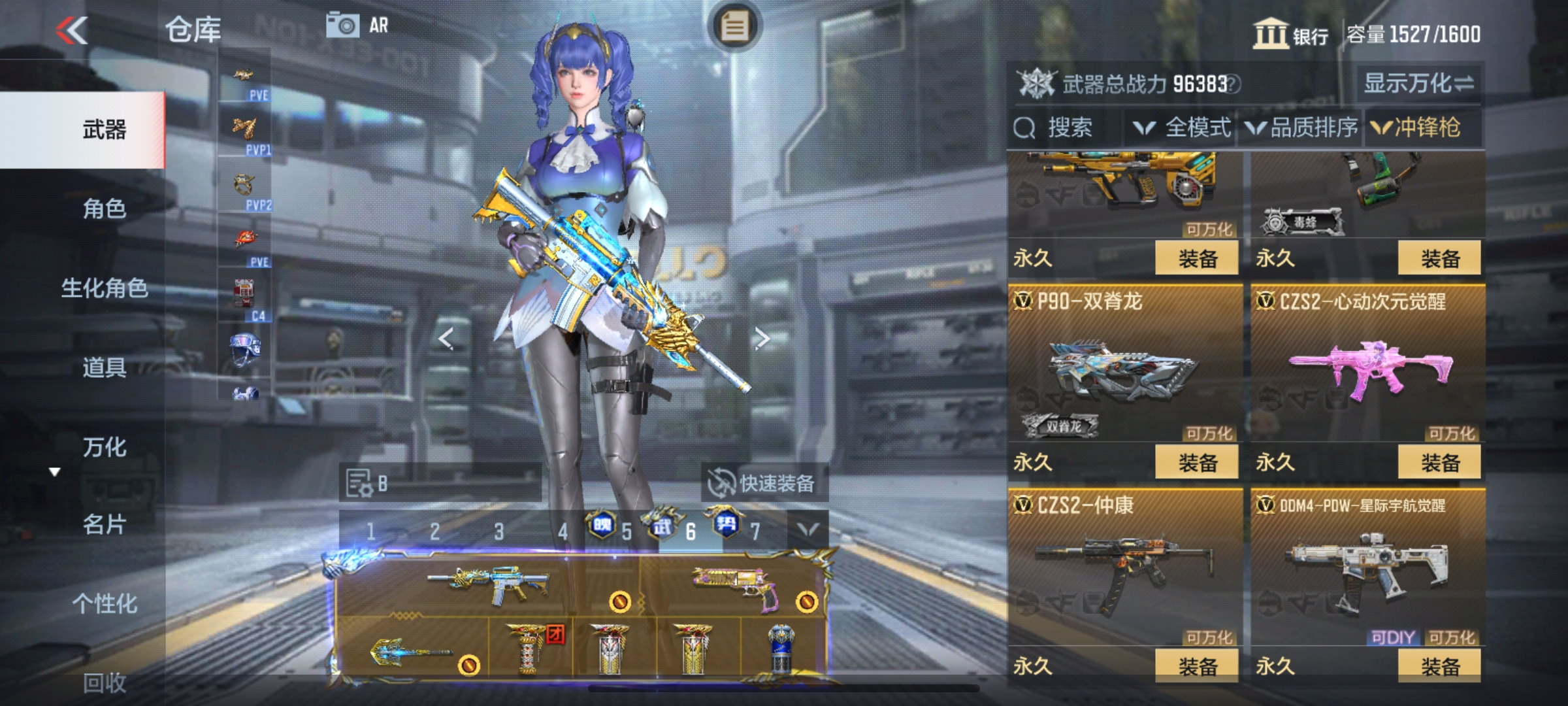Image resolution: width=1568 pixels, height=706 pixels.
Task: Open the 银行 bank
Action: click(x=1290, y=34)
